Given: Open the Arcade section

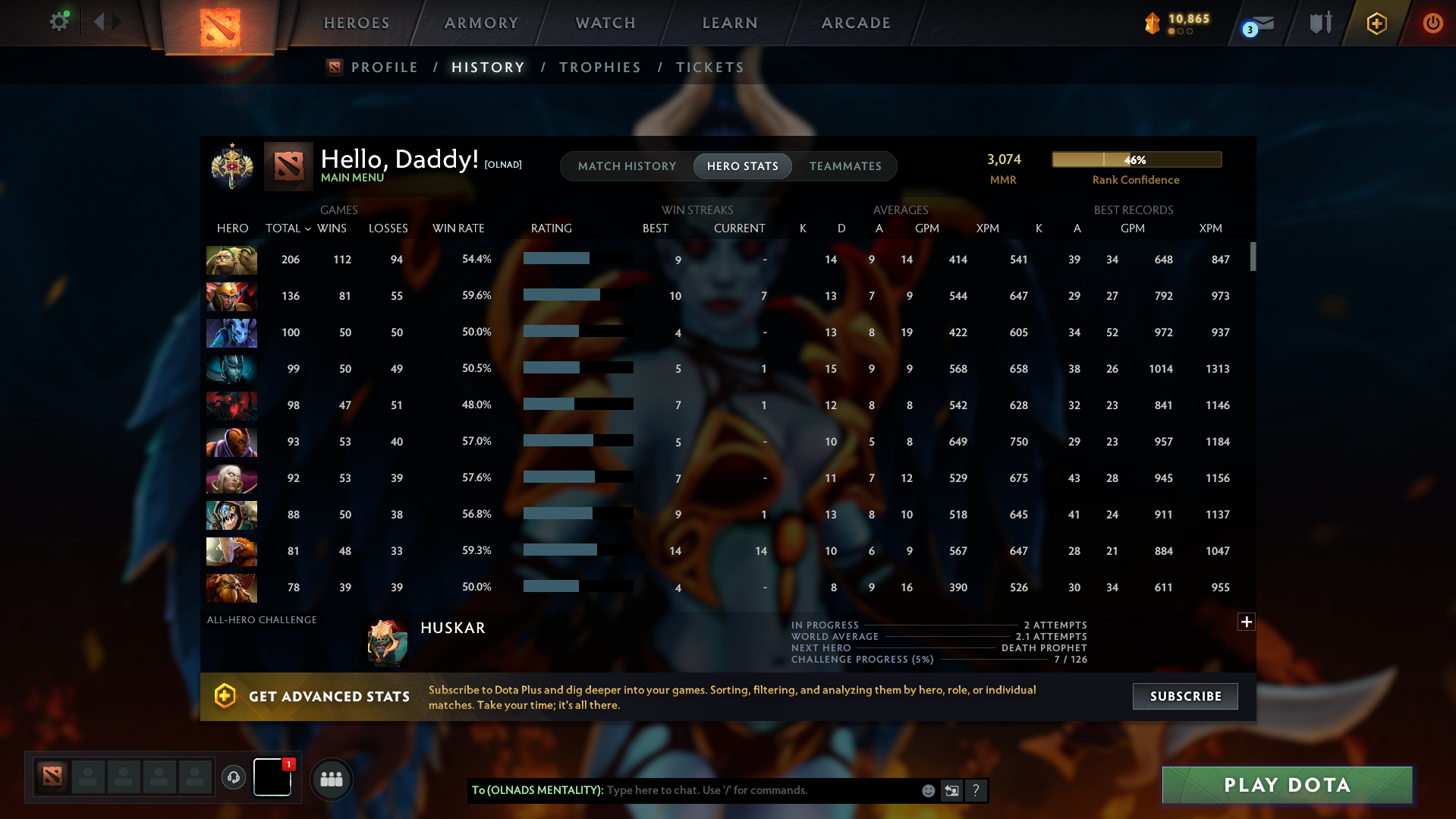Looking at the screenshot, I should (x=856, y=23).
